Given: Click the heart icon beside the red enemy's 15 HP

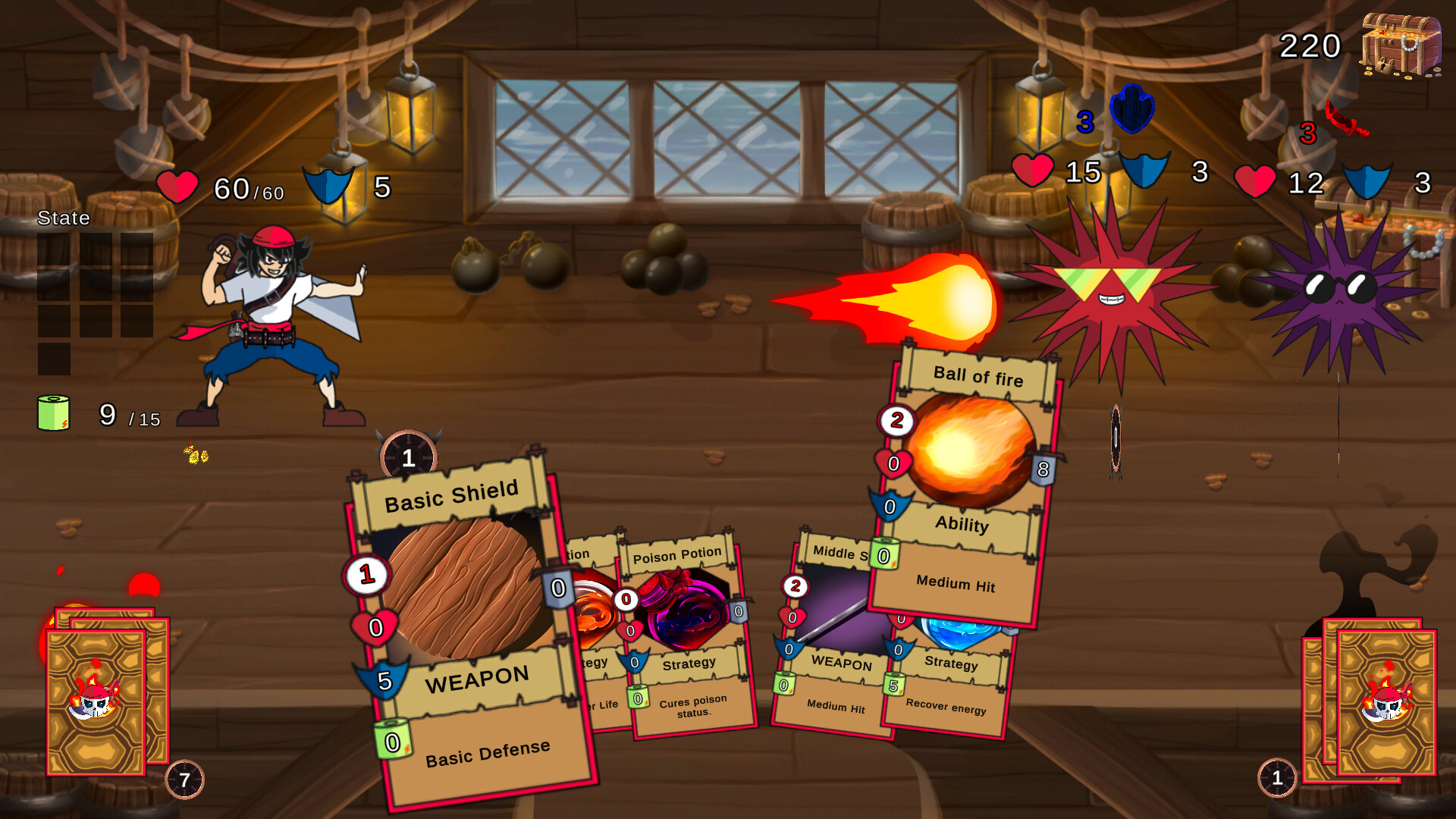Looking at the screenshot, I should click(x=1033, y=173).
